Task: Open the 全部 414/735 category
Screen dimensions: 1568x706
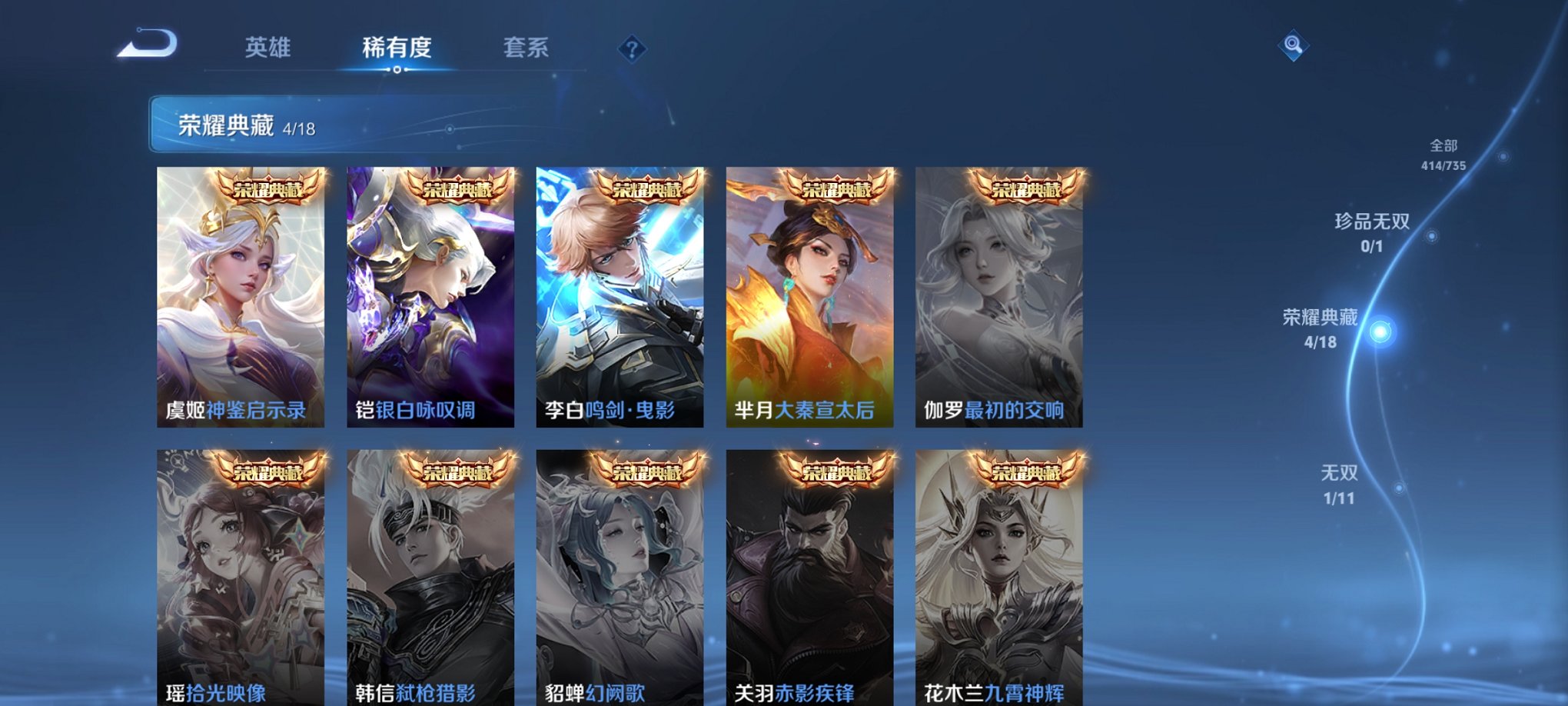Action: 1444,152
